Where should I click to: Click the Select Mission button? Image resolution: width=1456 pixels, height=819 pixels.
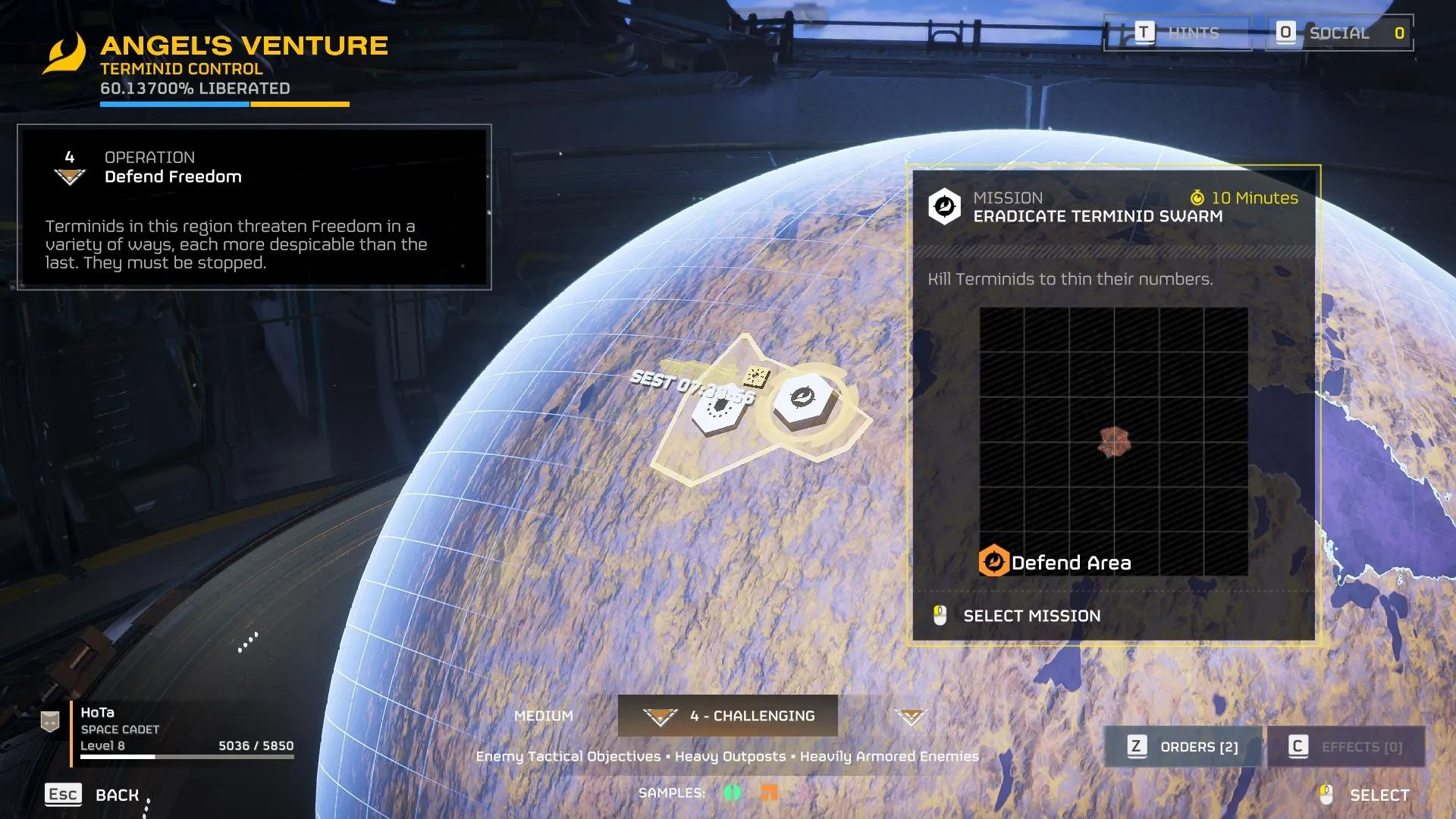(x=1031, y=616)
